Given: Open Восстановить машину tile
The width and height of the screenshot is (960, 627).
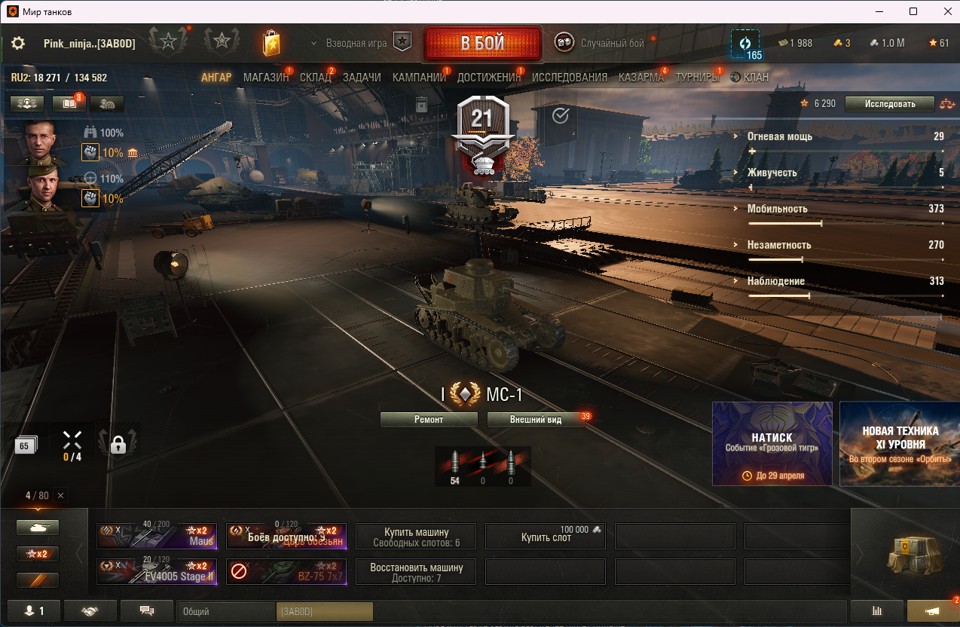Looking at the screenshot, I should pyautogui.click(x=416, y=572).
